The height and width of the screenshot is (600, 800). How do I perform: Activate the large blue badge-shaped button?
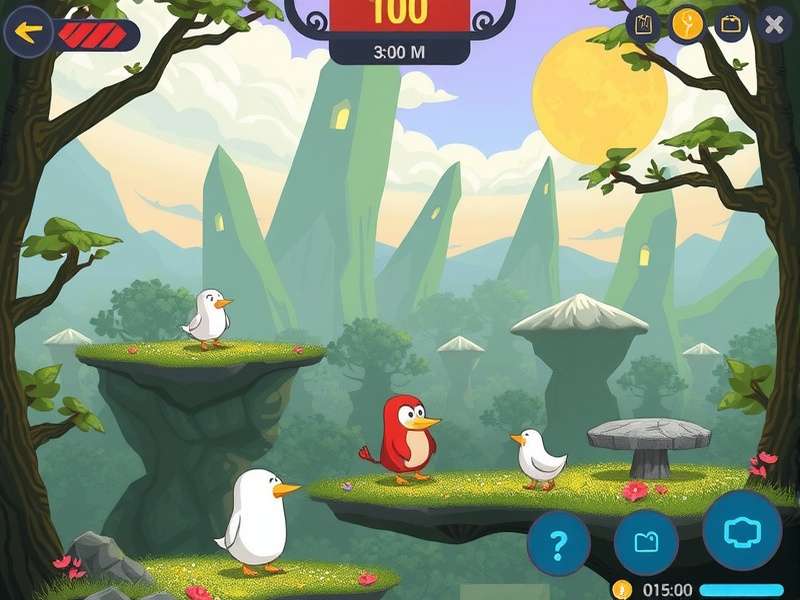[x=742, y=530]
